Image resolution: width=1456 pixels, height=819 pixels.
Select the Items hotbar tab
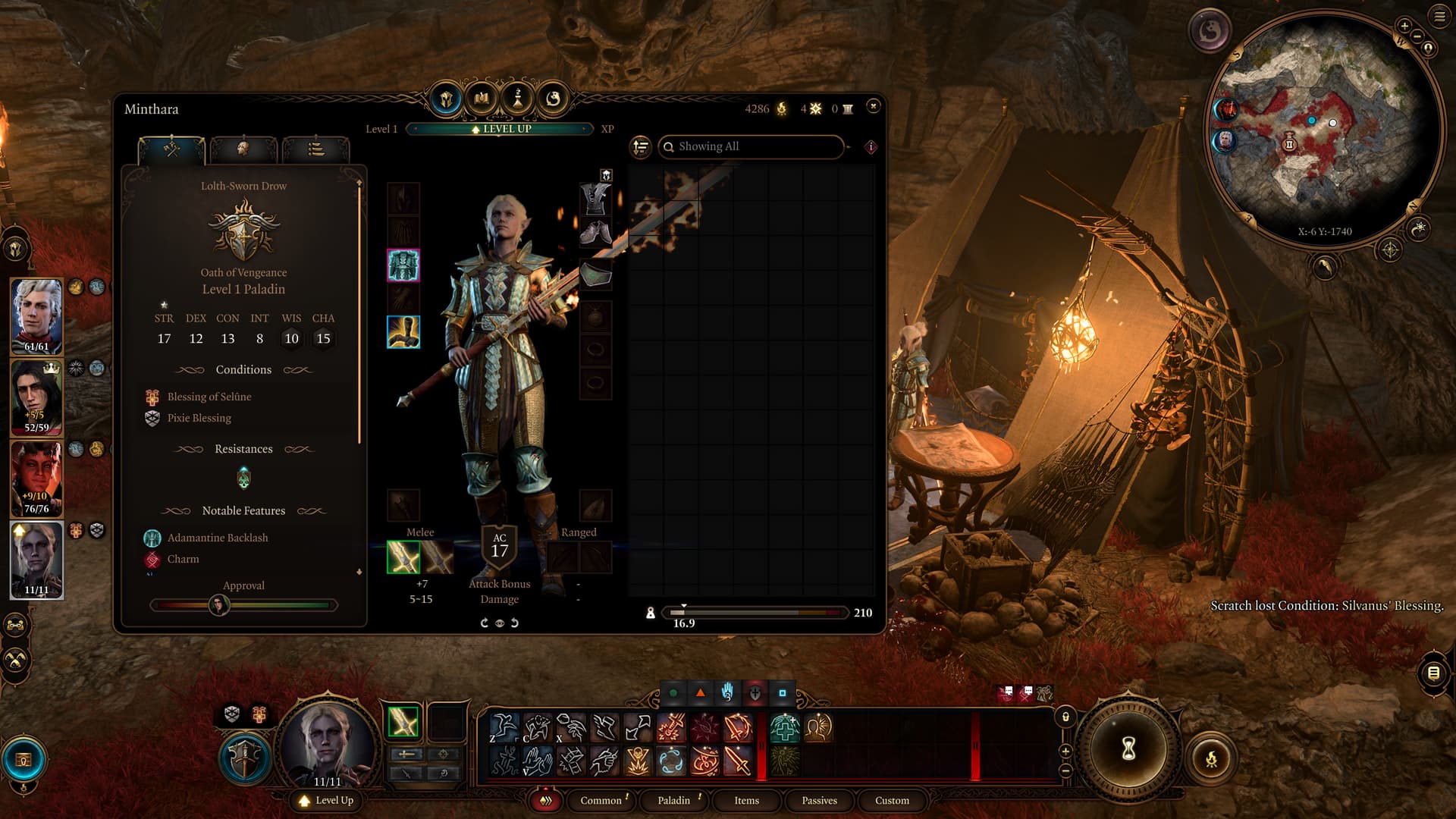point(746,800)
